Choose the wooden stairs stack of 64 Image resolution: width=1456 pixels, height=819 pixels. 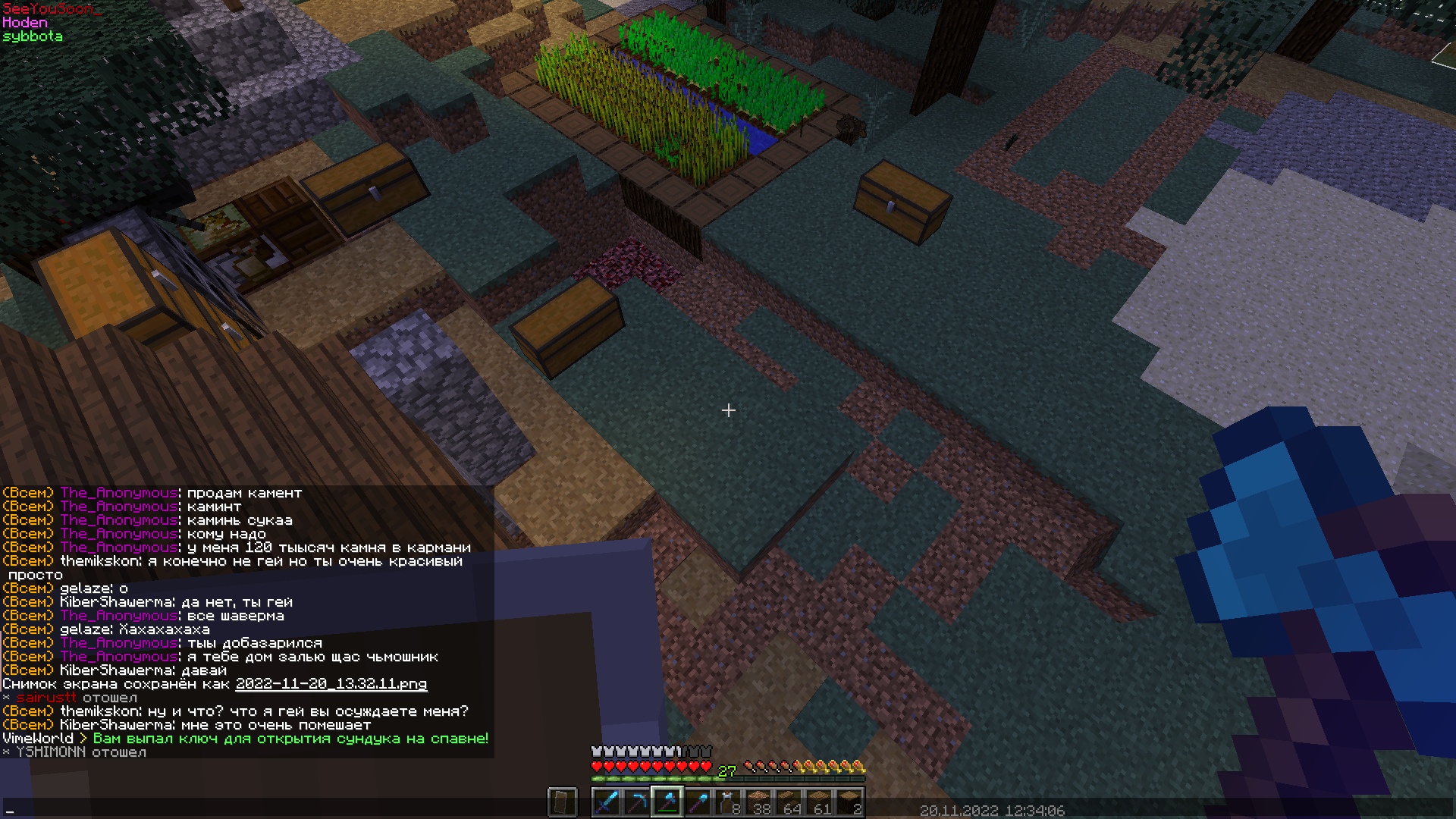pyautogui.click(x=789, y=802)
